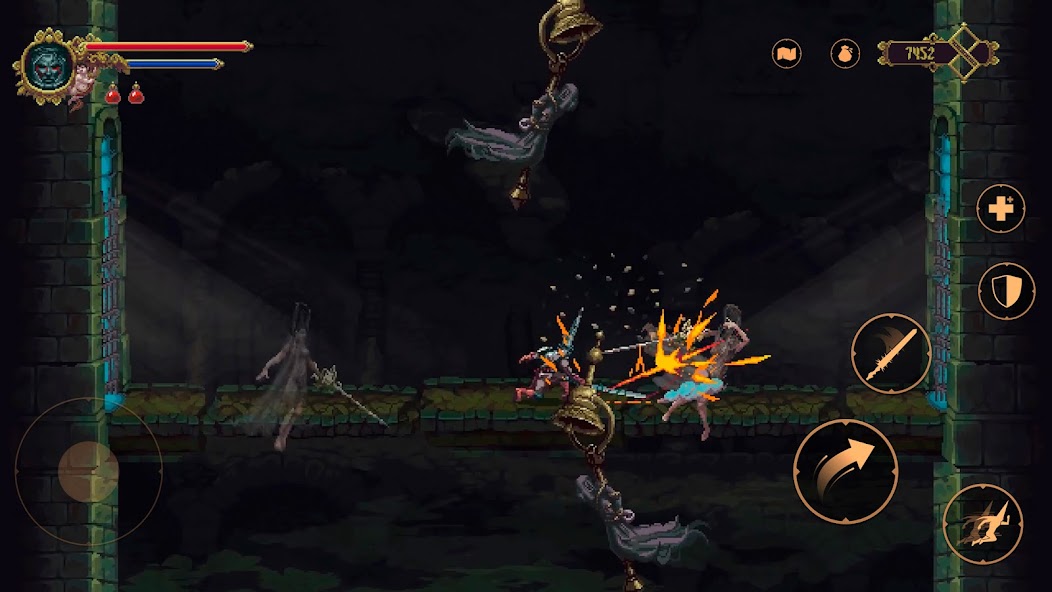Image resolution: width=1052 pixels, height=592 pixels.
Task: Tap the plus heal flask button
Action: (x=1001, y=209)
